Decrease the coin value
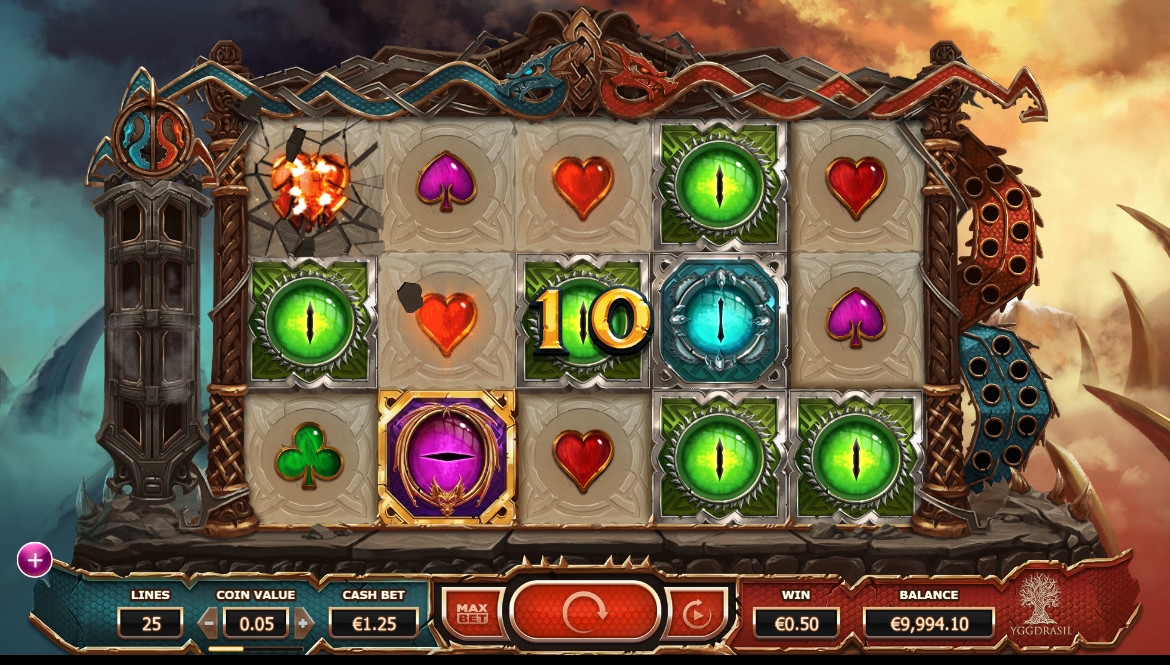This screenshot has height=665, width=1170. tap(209, 623)
